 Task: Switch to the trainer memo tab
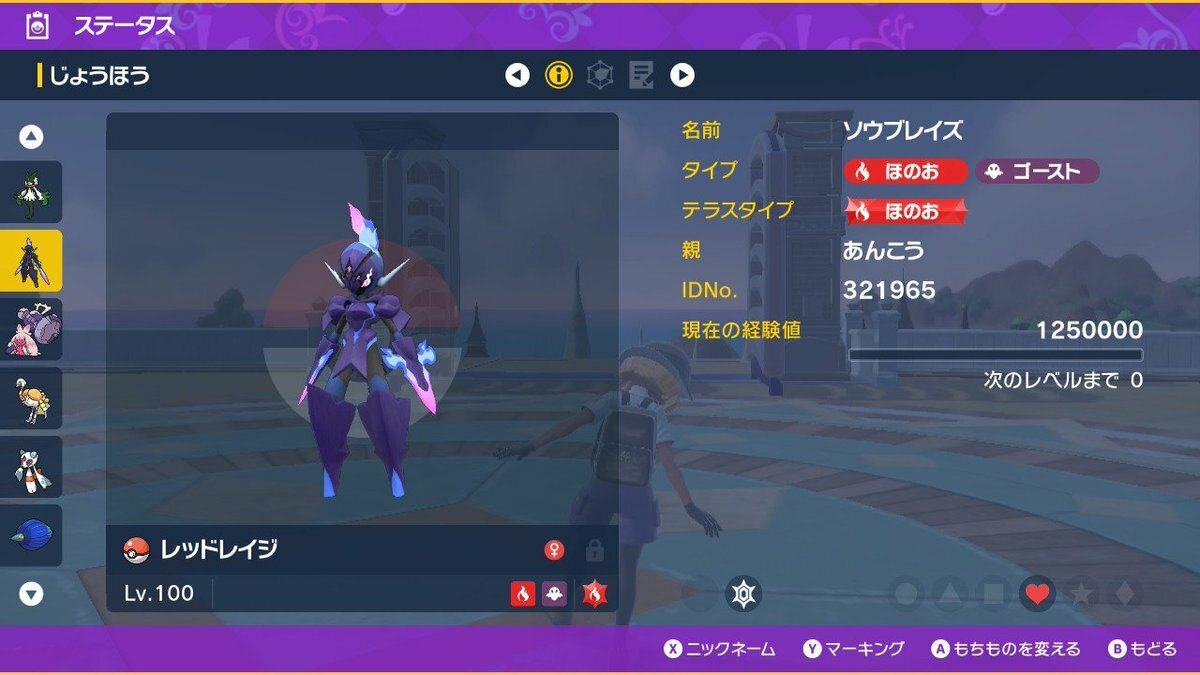pyautogui.click(x=641, y=75)
